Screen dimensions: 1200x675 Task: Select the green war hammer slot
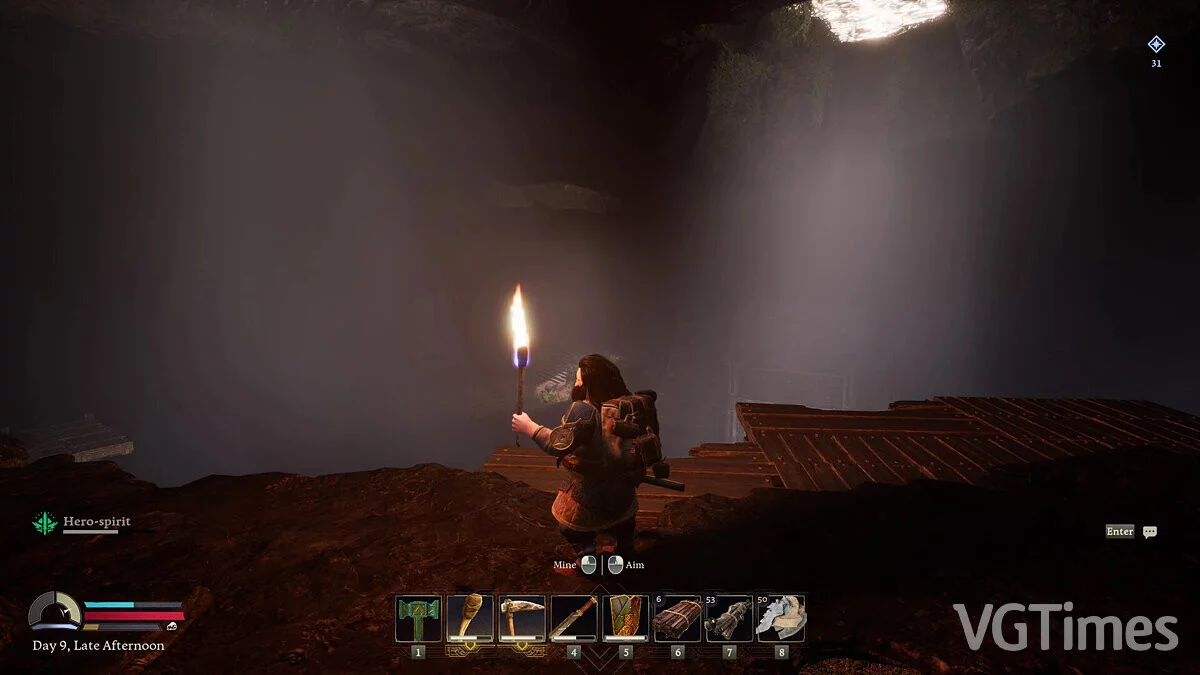click(418, 618)
